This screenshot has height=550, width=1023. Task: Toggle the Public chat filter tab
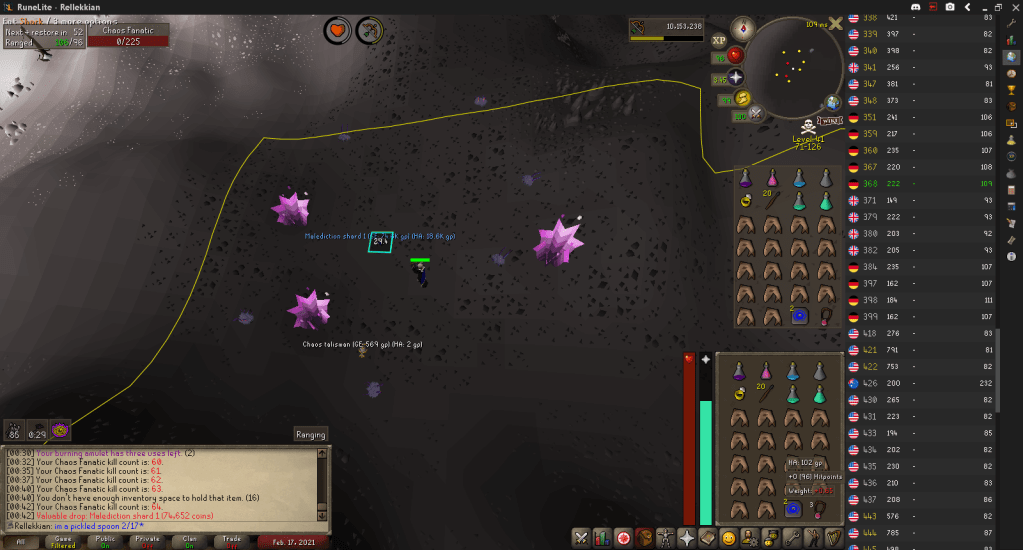[105, 541]
